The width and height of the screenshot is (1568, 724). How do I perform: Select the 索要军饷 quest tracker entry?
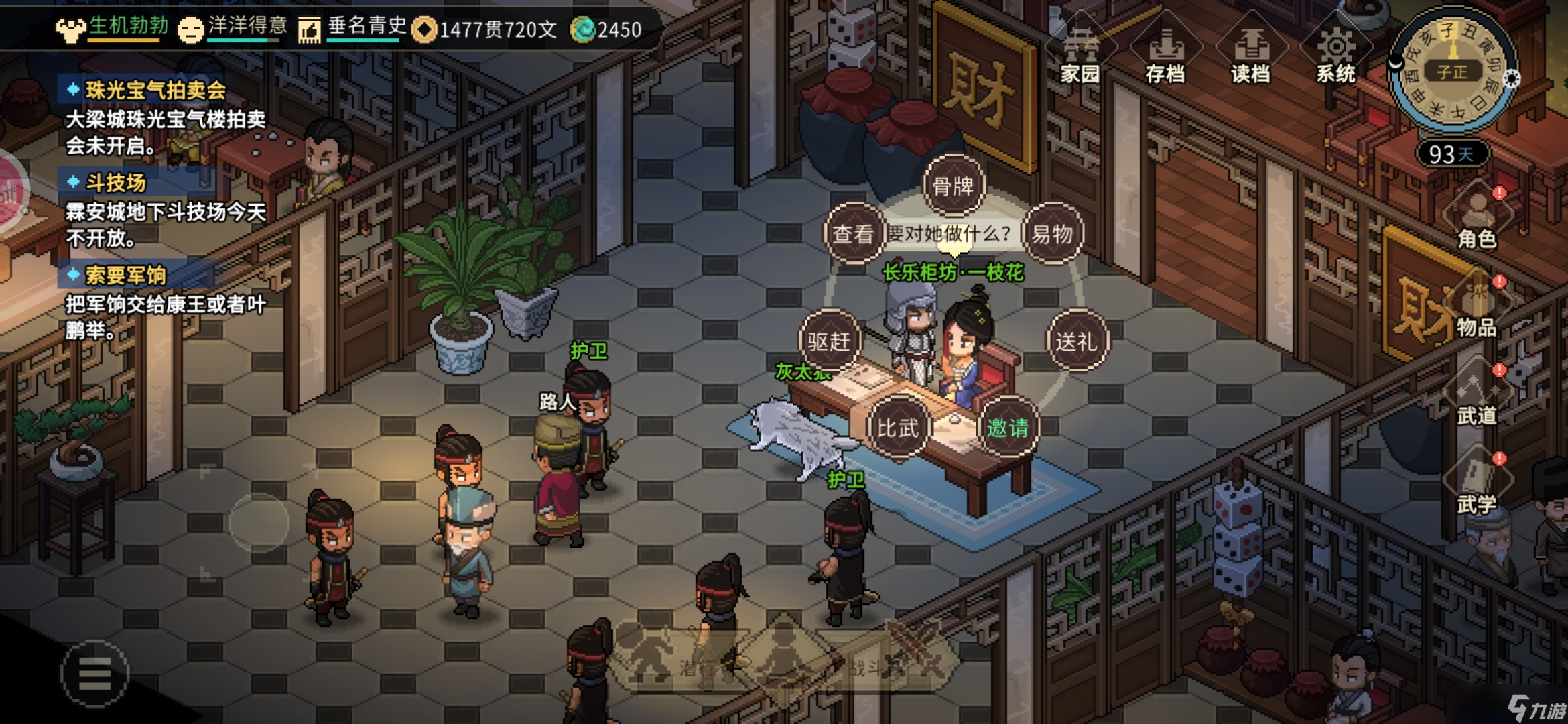[x=125, y=275]
